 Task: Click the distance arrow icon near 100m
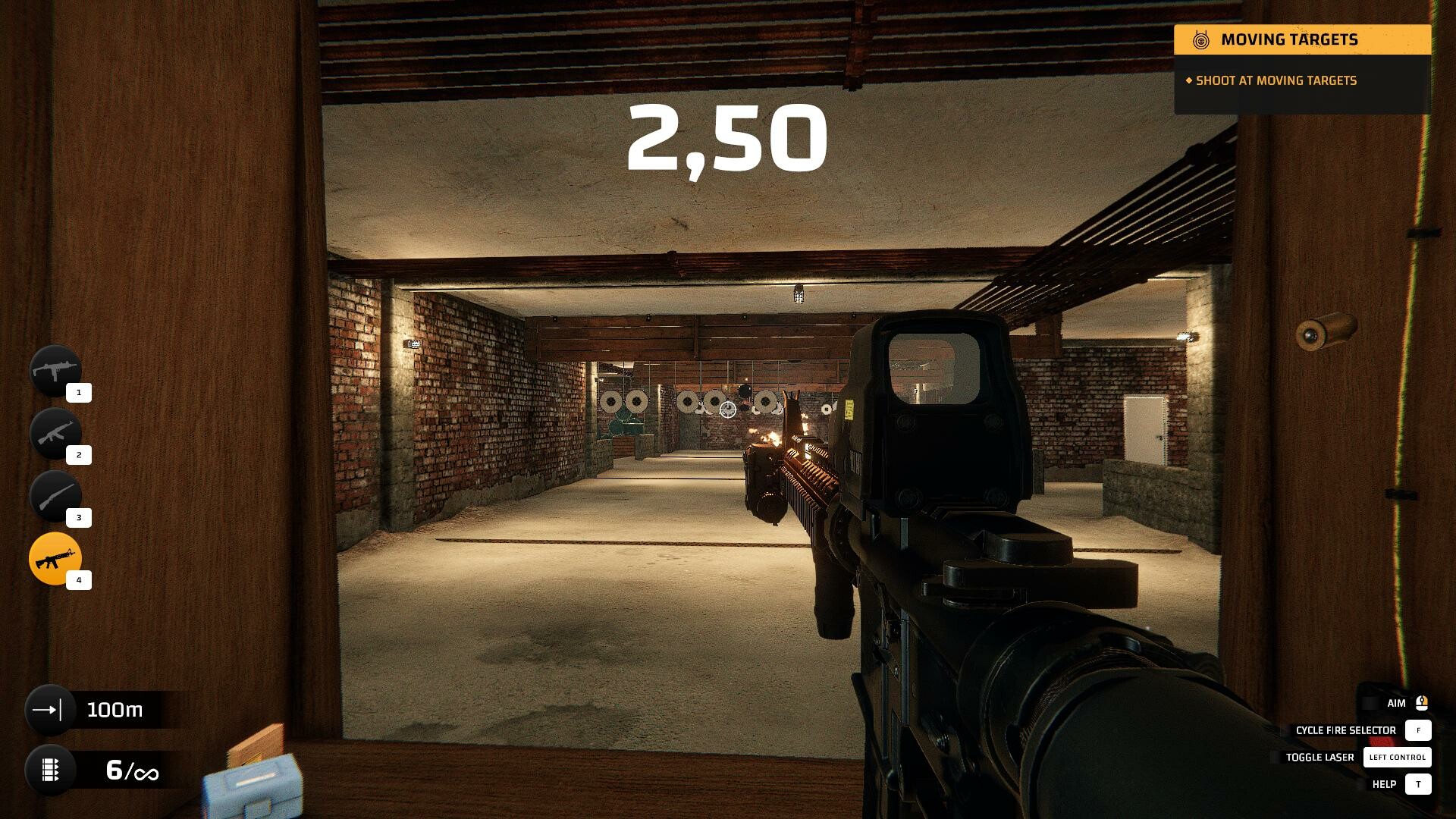[x=49, y=710]
